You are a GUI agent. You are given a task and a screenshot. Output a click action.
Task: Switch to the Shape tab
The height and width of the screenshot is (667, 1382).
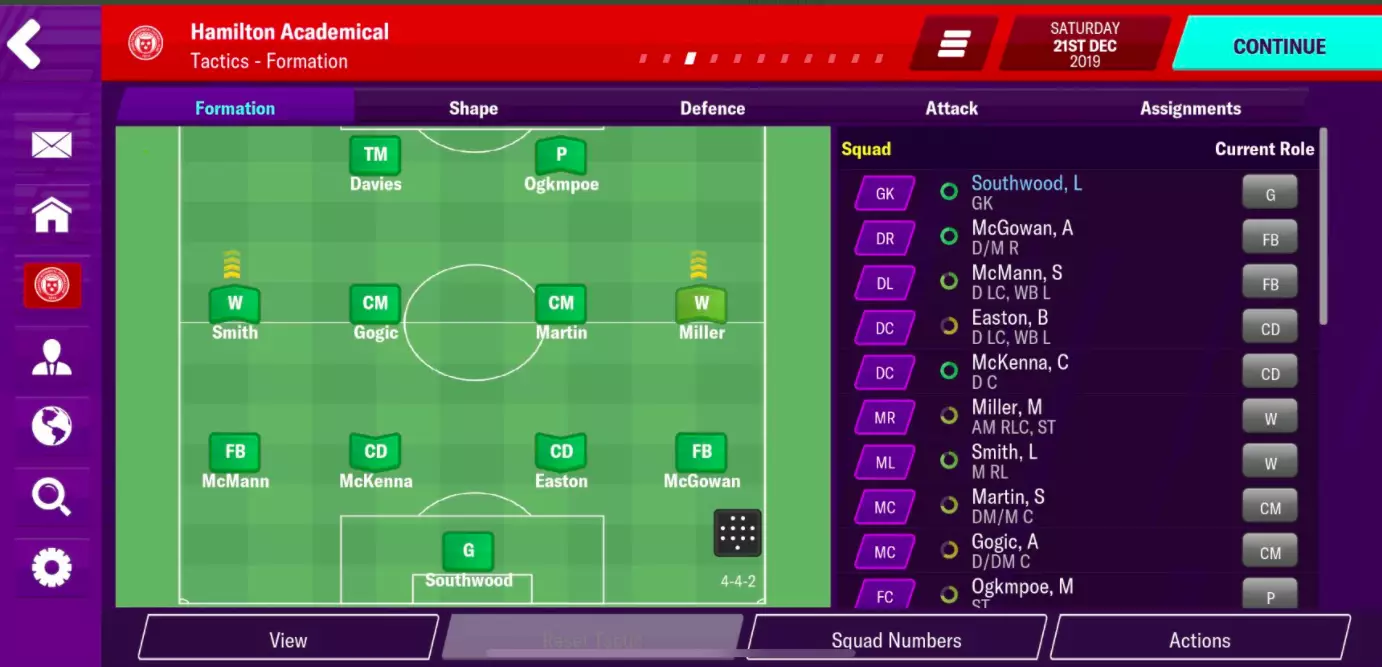tap(473, 108)
